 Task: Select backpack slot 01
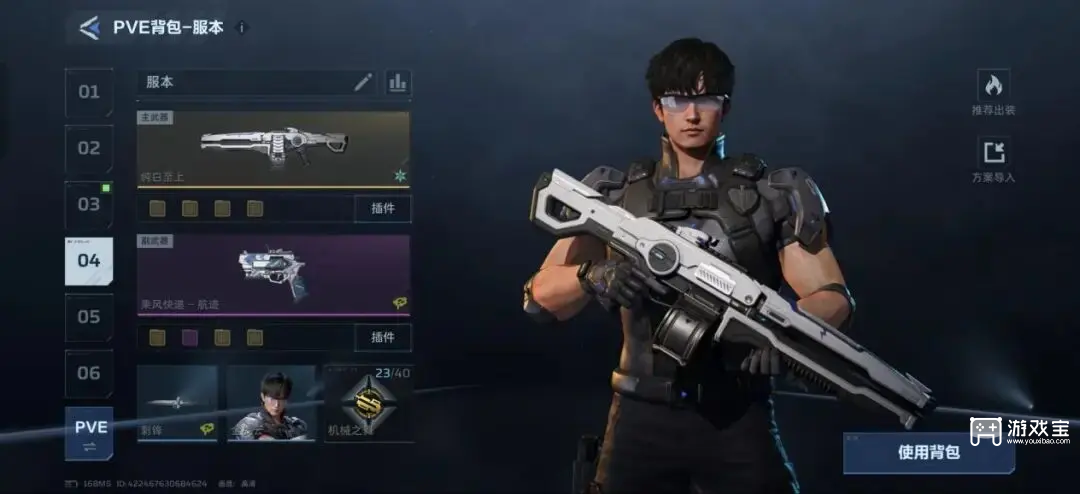[x=89, y=92]
